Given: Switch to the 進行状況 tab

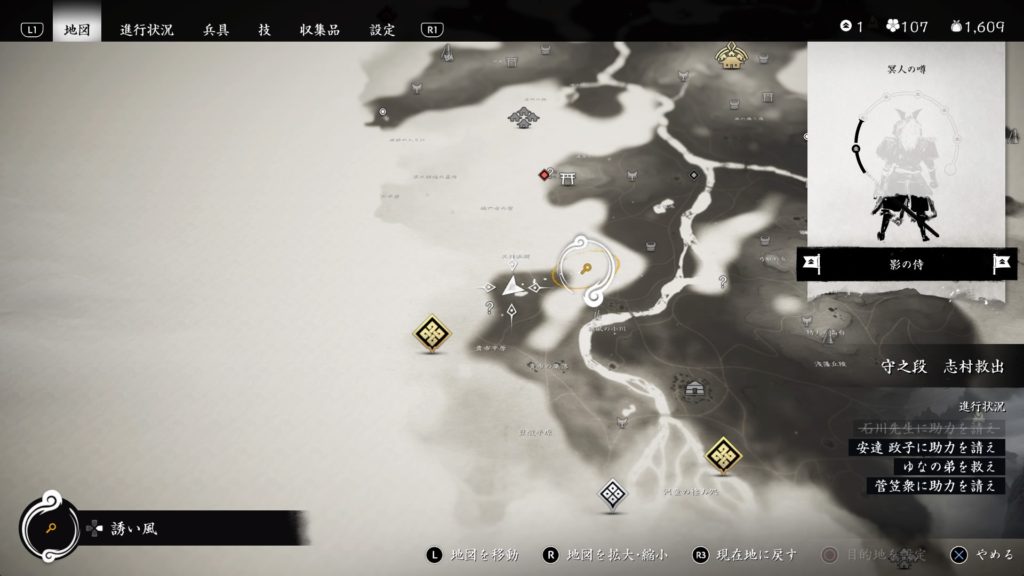Looking at the screenshot, I should 146,30.
